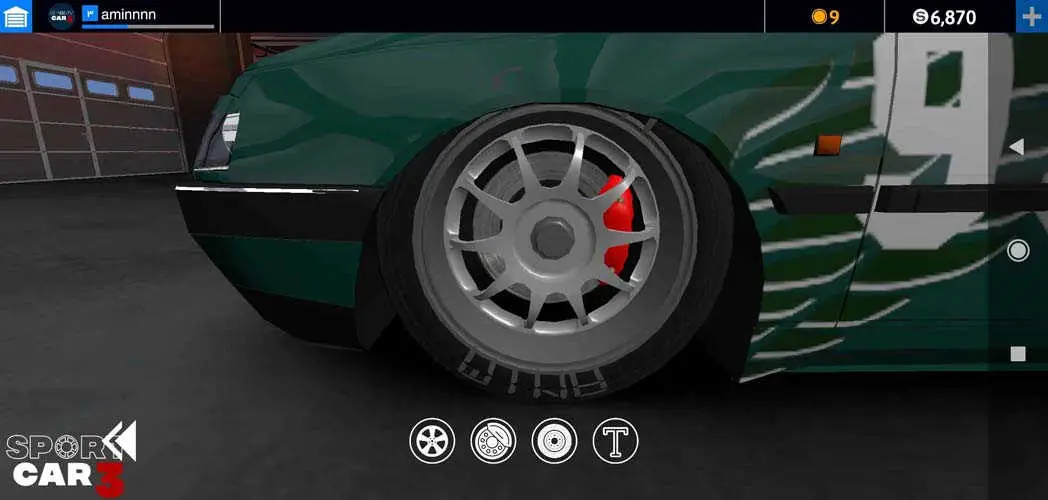Image resolution: width=1048 pixels, height=500 pixels.
Task: Open the garage menu icon
Action: (16, 16)
